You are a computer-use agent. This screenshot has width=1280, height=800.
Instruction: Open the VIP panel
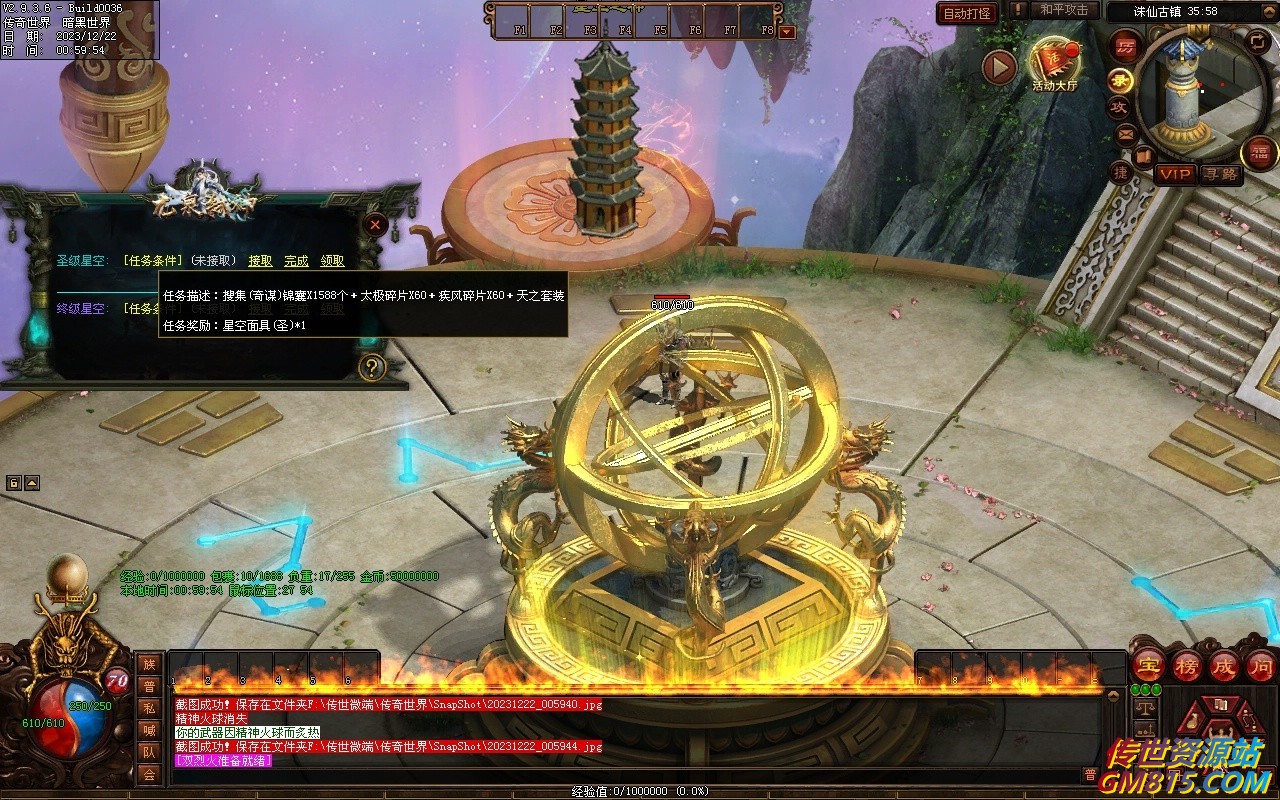click(1175, 174)
